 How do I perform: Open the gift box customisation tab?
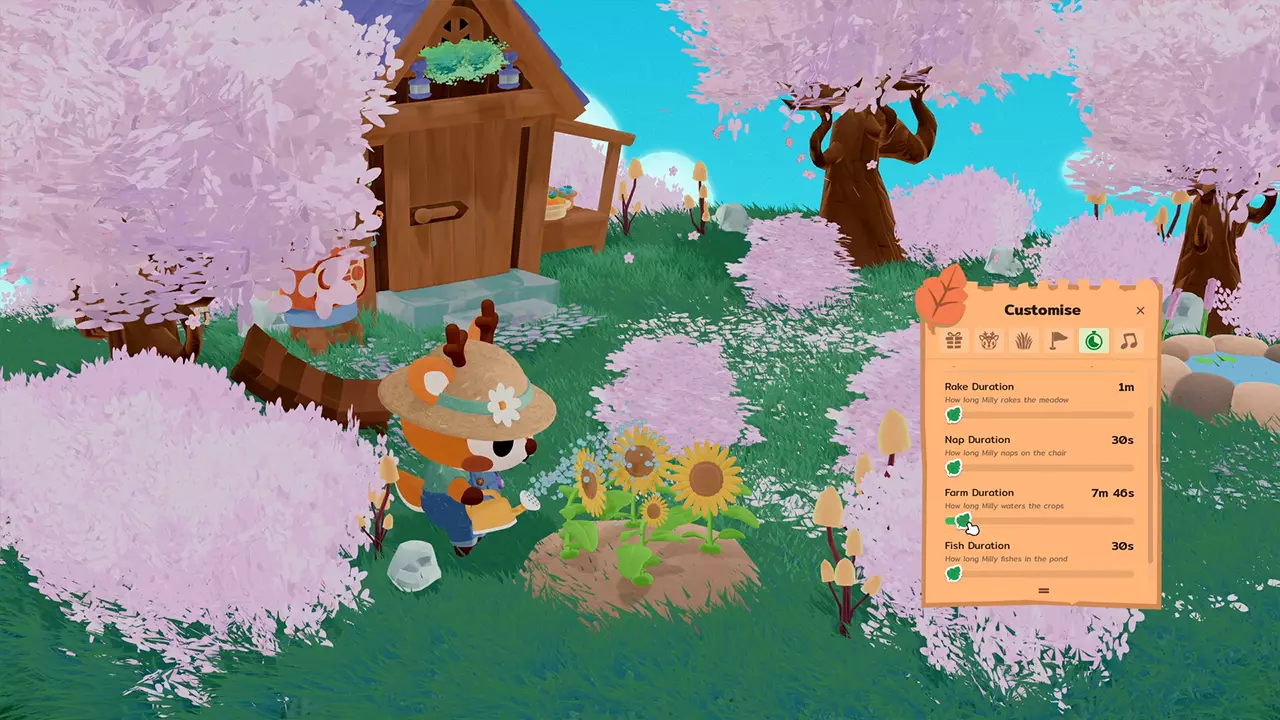pyautogui.click(x=952, y=341)
